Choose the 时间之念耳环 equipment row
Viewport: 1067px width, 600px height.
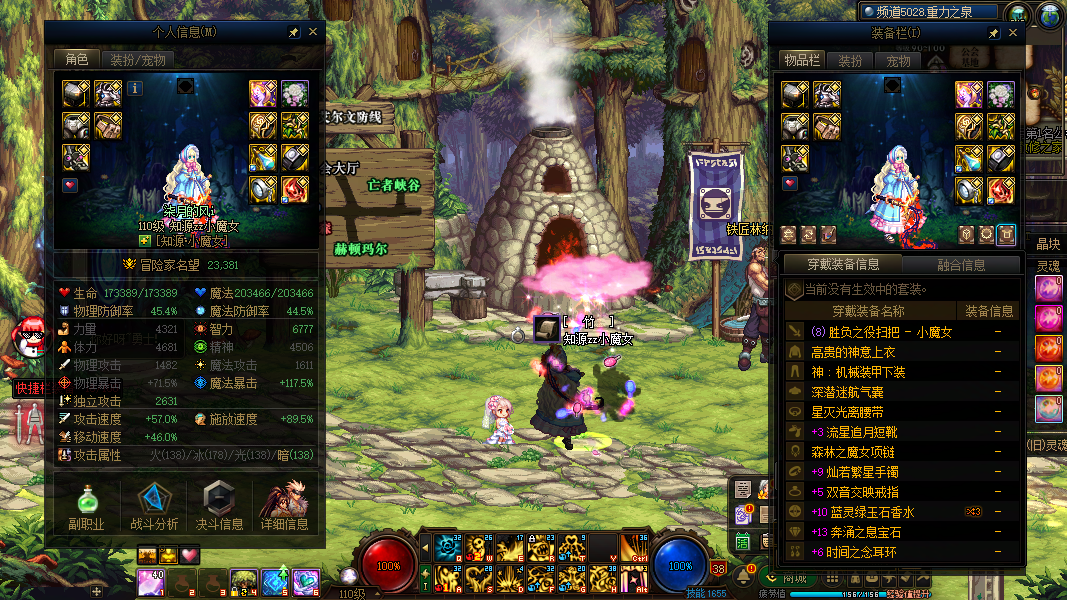854,552
